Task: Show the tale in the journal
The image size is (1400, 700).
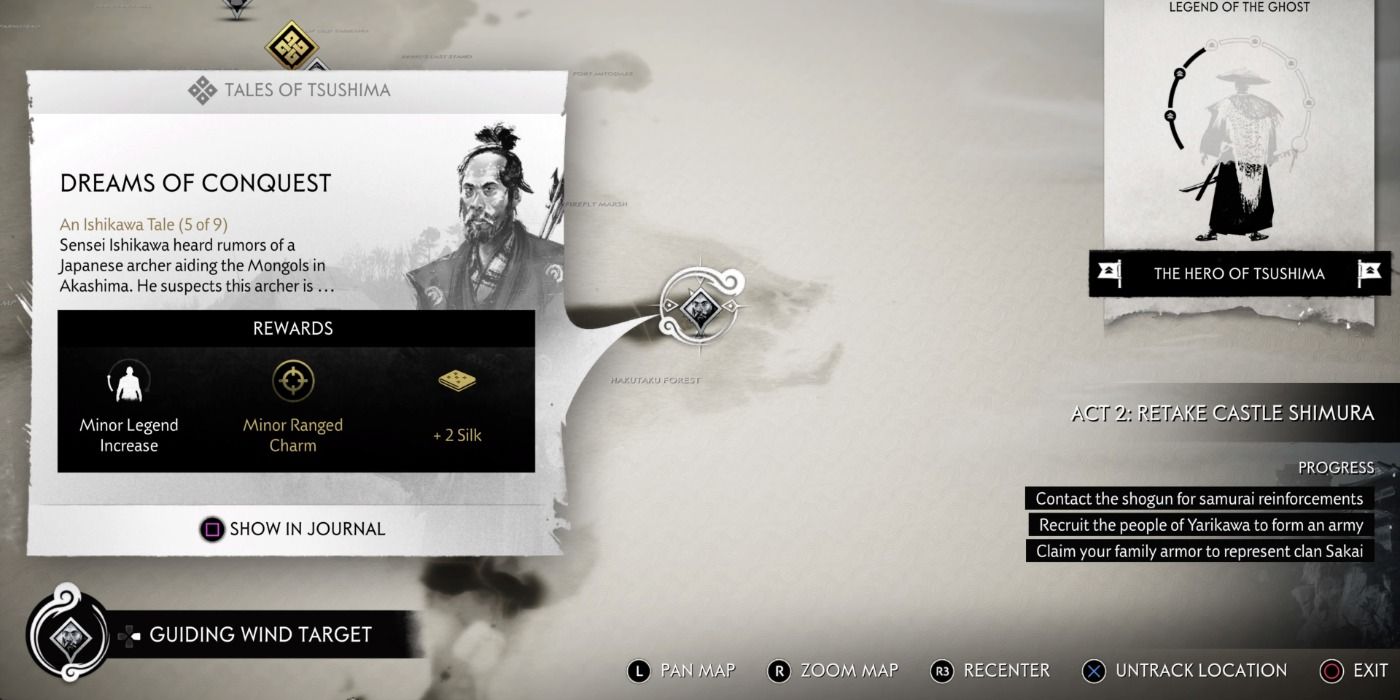Action: (x=294, y=529)
